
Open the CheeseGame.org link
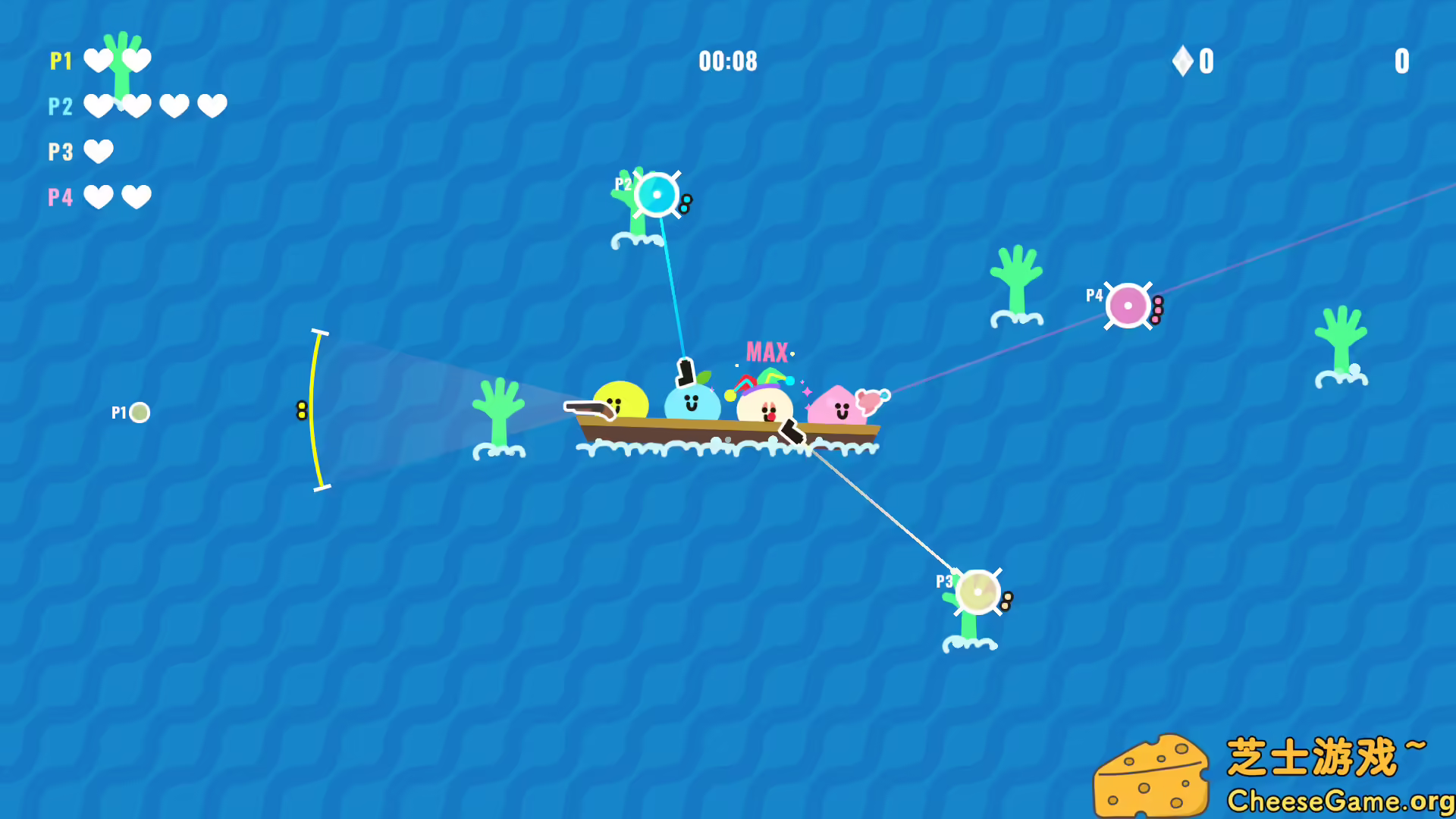1336,800
